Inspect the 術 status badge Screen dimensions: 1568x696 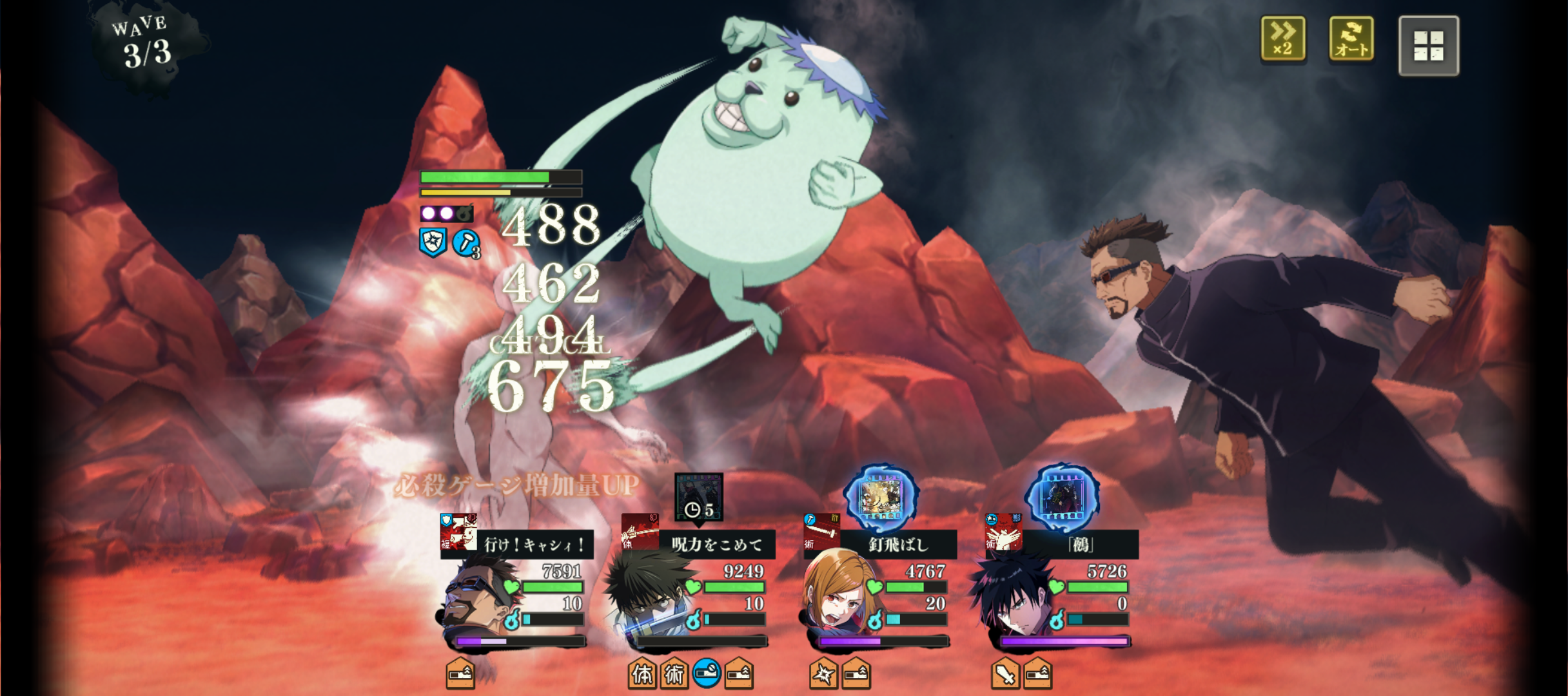674,674
